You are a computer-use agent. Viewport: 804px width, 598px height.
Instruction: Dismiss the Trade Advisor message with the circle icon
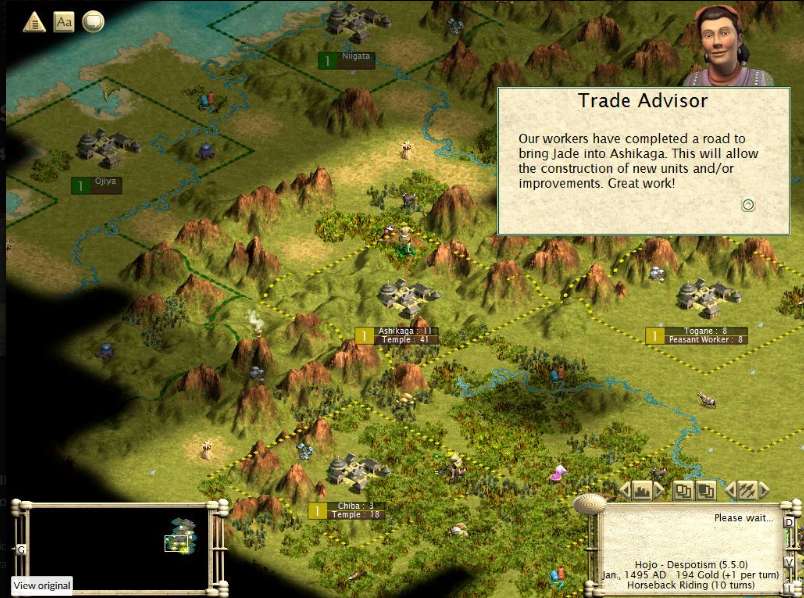(748, 205)
